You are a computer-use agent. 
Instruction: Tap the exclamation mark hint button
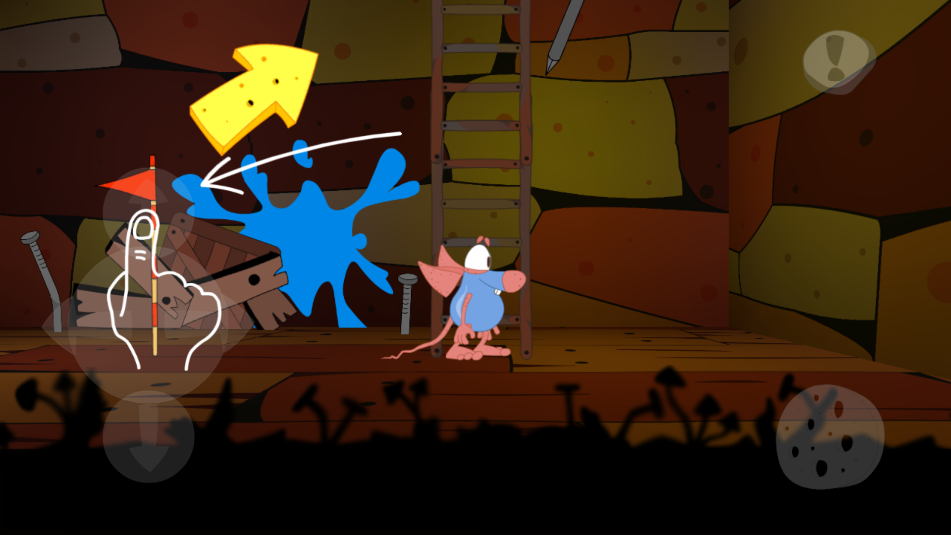[x=838, y=61]
